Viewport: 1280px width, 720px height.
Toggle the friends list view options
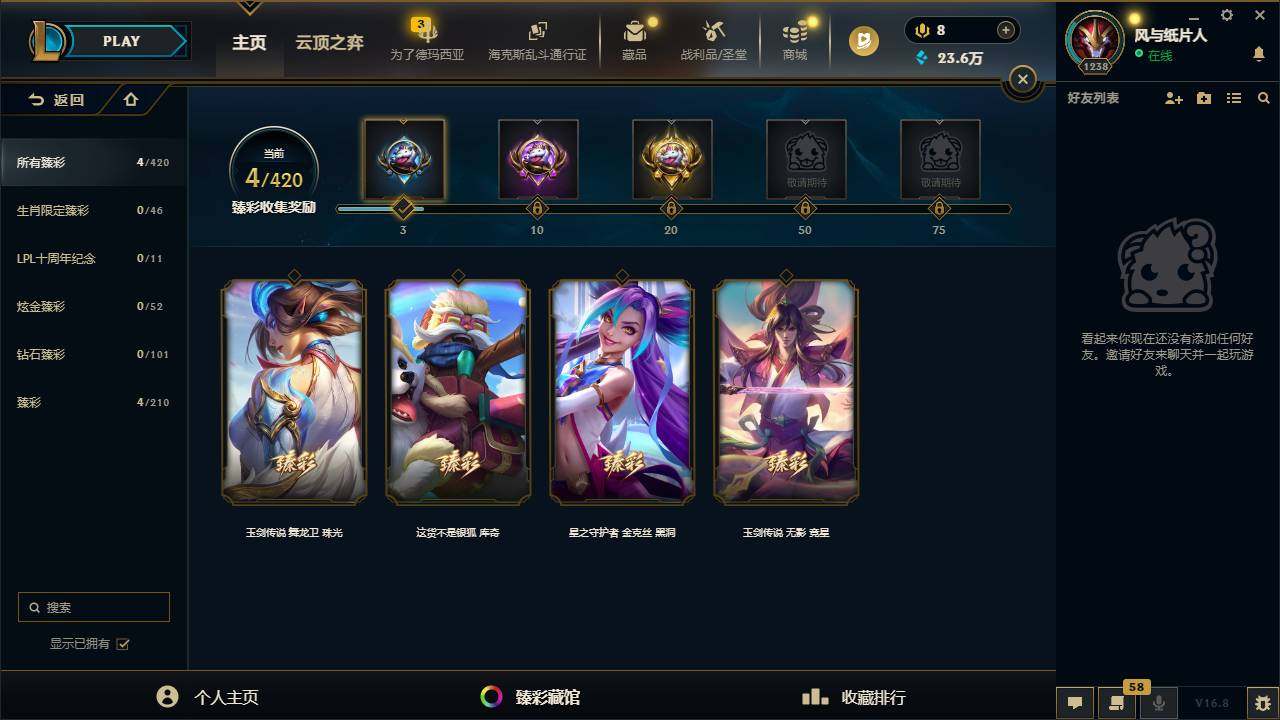[1234, 98]
